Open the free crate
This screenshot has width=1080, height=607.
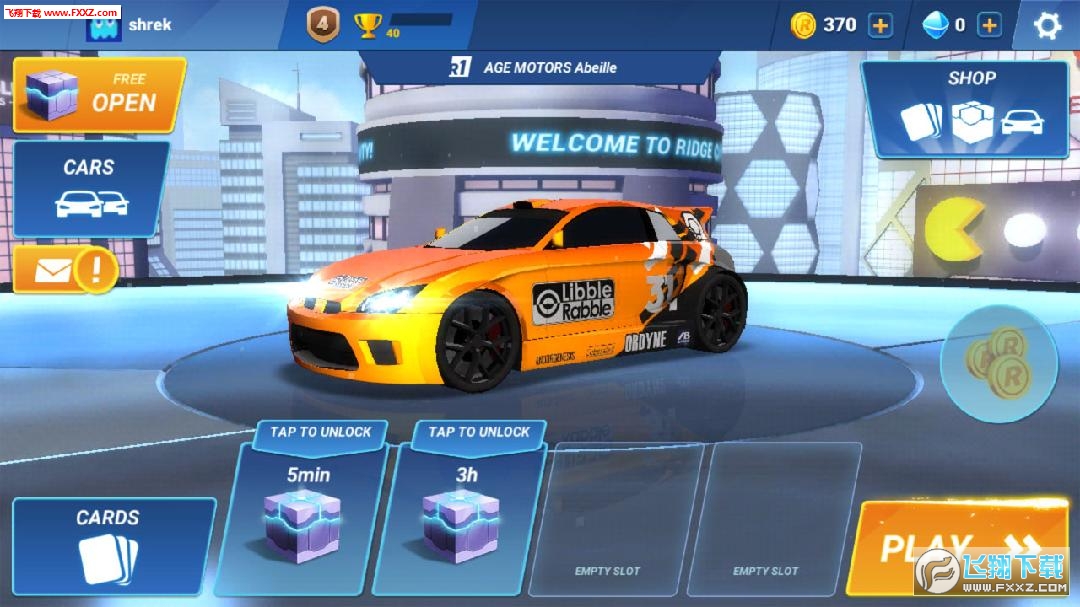click(x=99, y=95)
